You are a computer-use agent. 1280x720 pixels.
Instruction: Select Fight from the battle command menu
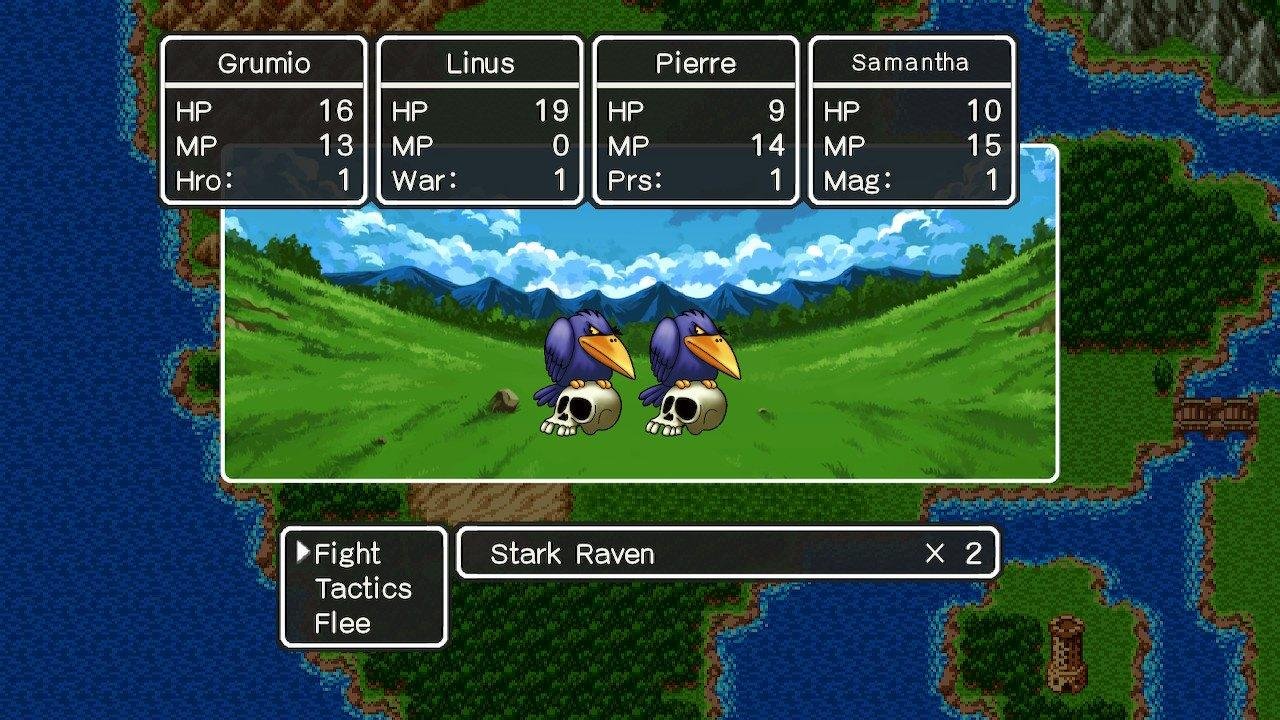(x=347, y=553)
